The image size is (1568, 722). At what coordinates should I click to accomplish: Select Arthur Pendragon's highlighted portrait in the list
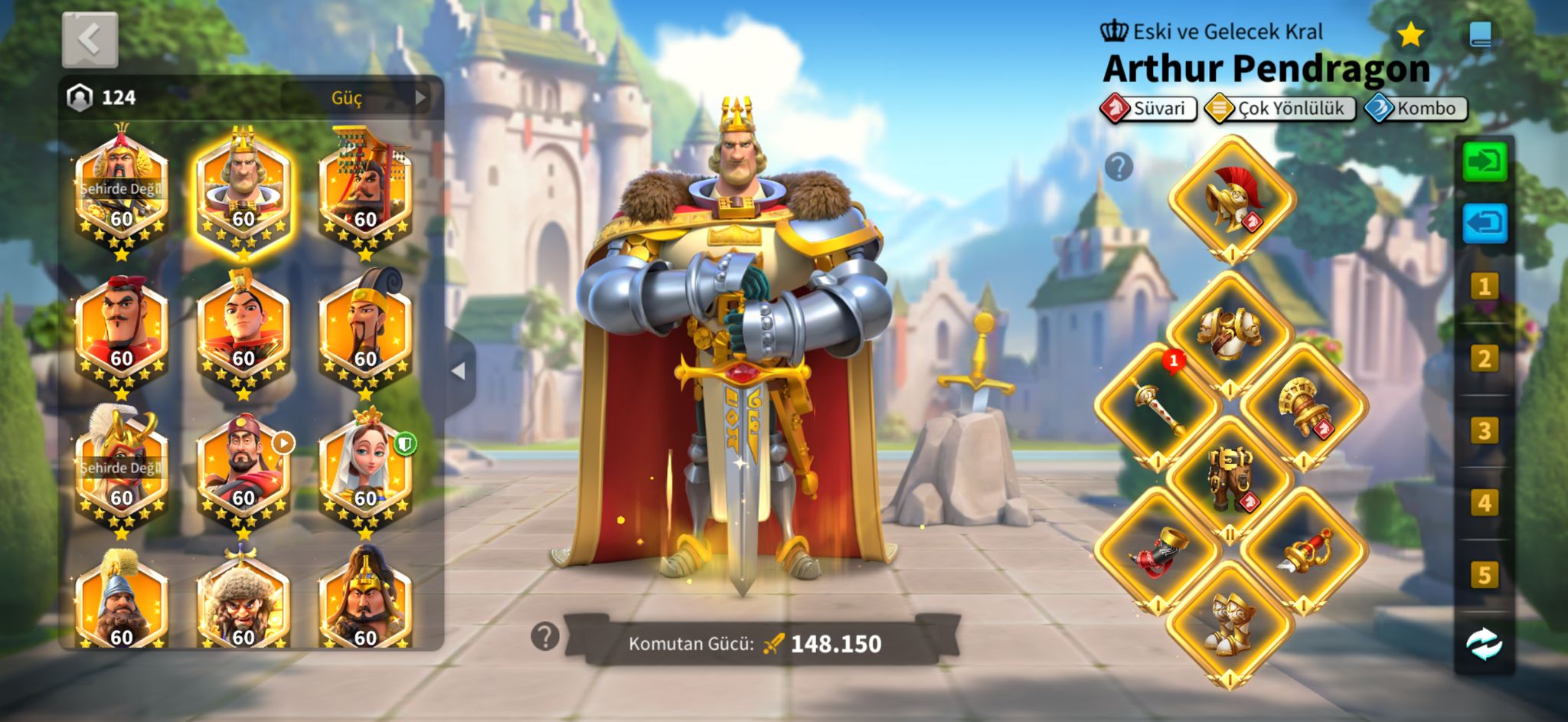243,191
